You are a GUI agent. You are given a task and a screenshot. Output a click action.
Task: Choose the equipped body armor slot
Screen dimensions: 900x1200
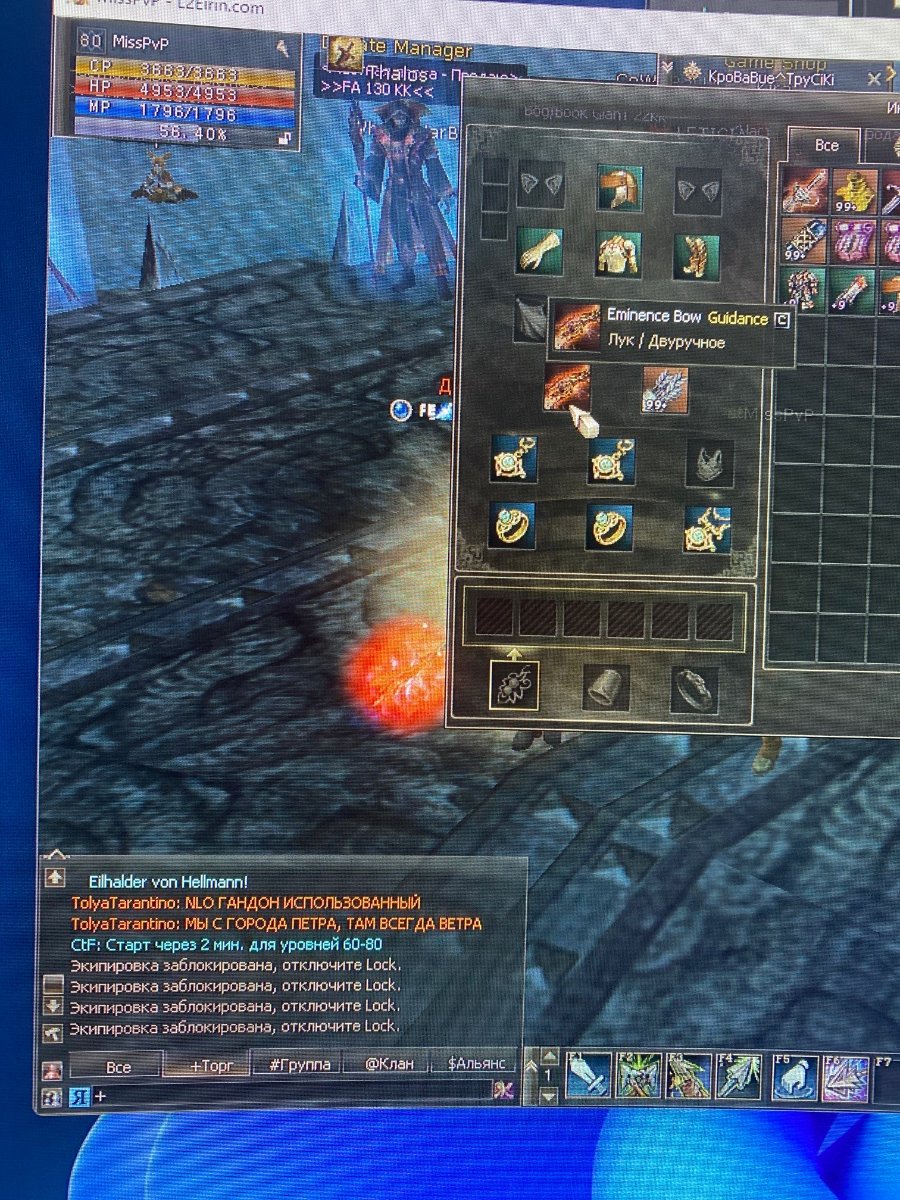(x=619, y=254)
